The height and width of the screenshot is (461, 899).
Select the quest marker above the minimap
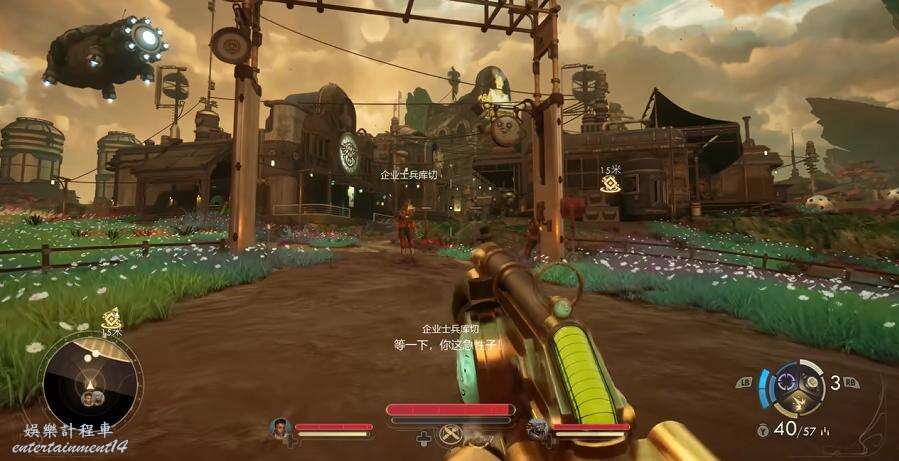pyautogui.click(x=111, y=318)
